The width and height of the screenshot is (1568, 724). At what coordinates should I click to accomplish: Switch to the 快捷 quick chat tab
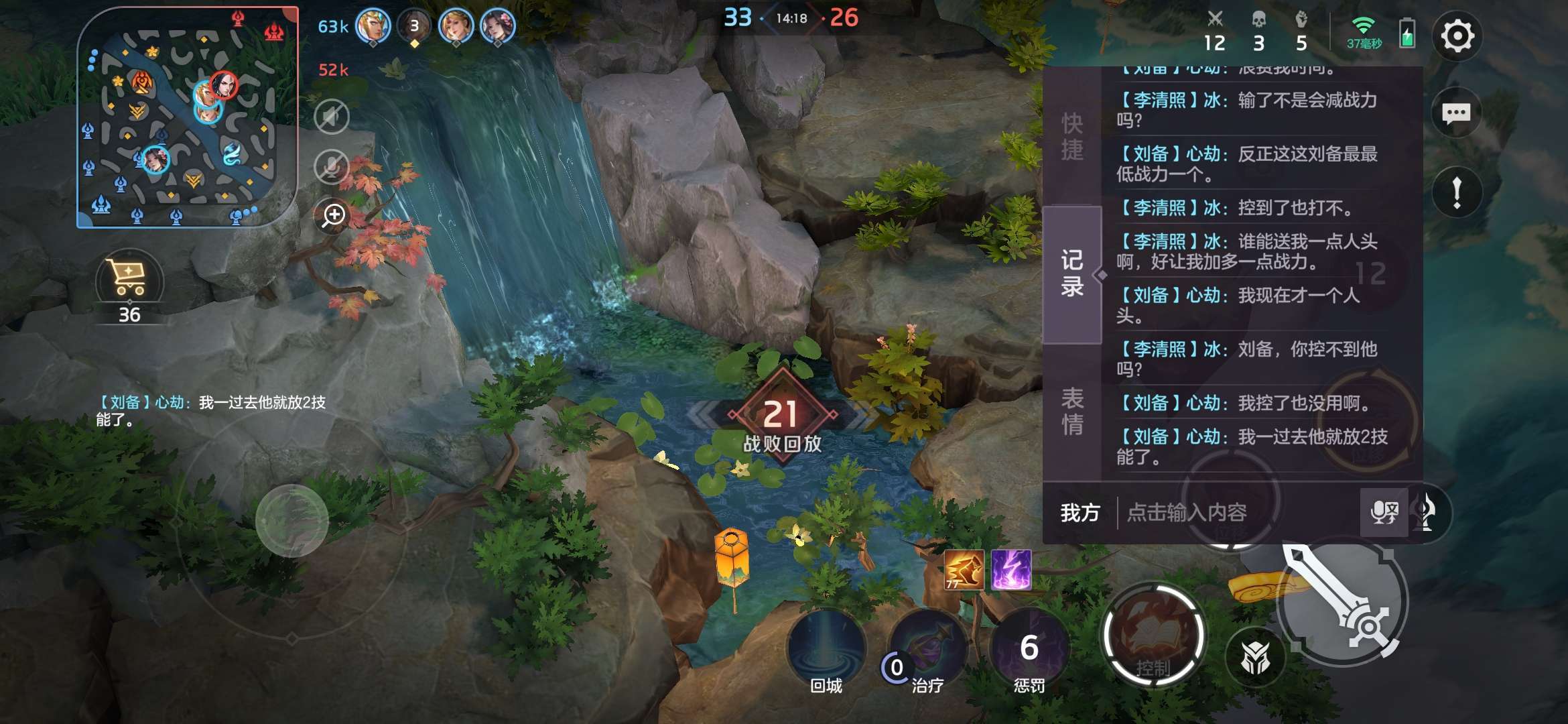pyautogui.click(x=1072, y=136)
